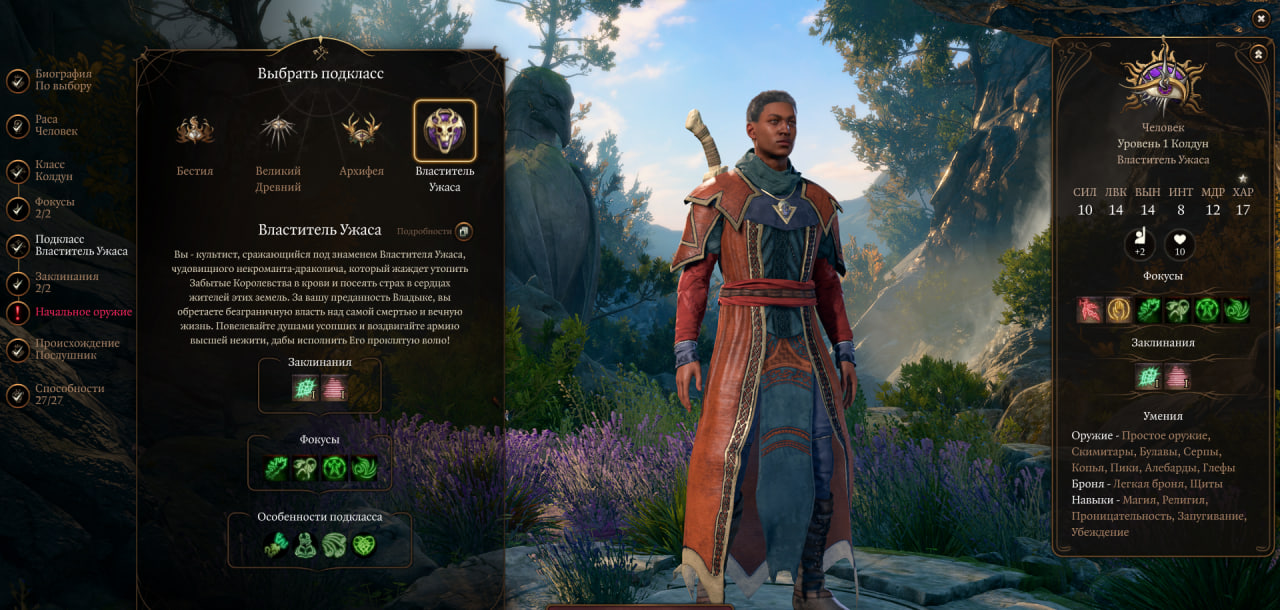This screenshot has width=1280, height=610.
Task: Go to the Раса Человек step
Action: click(x=55, y=125)
